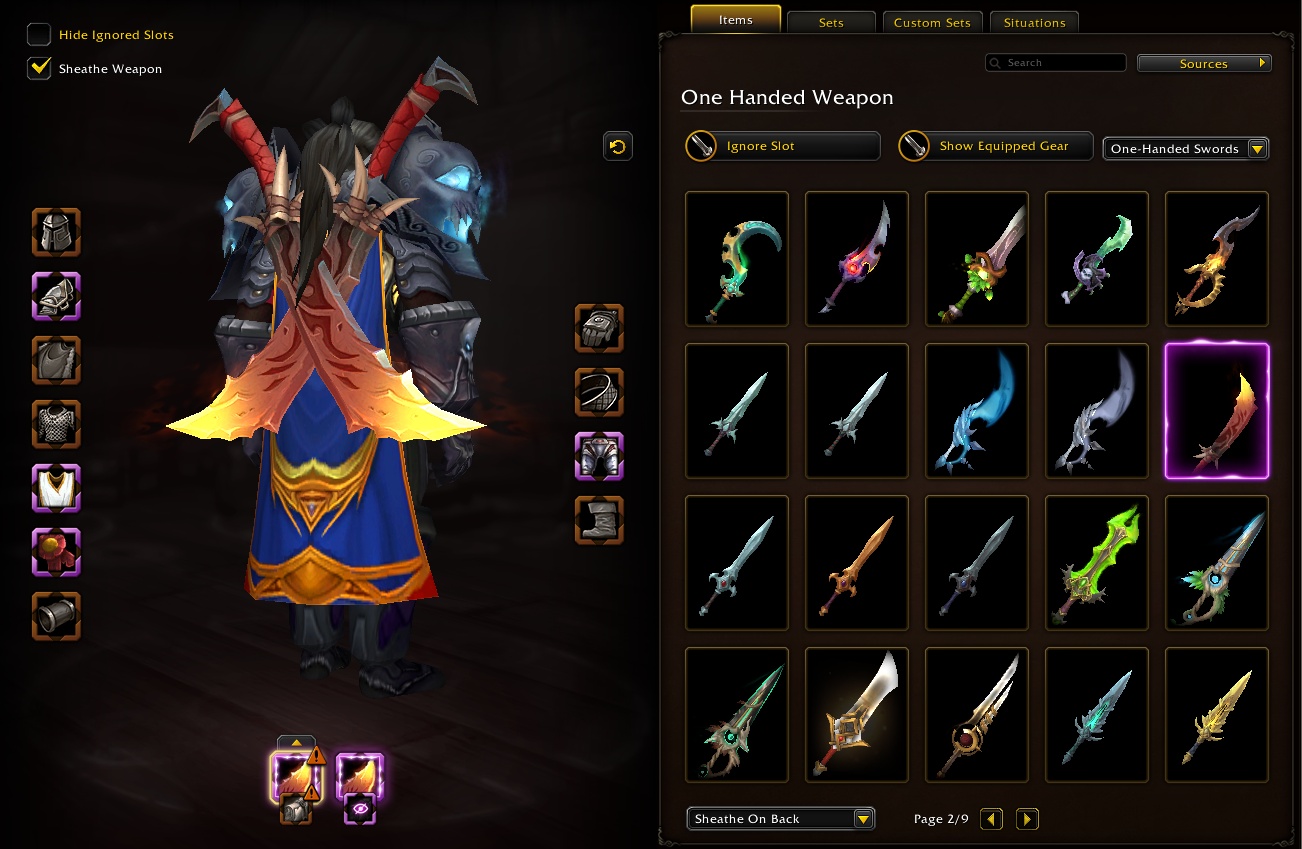Open the Sheathe On Back dropdown
1302x849 pixels.
(x=780, y=818)
